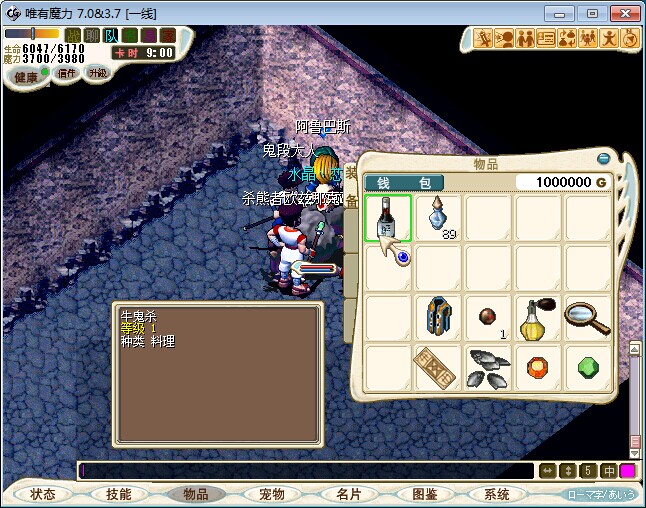Open the 状态 status menu
This screenshot has height=508, width=646.
(43, 494)
